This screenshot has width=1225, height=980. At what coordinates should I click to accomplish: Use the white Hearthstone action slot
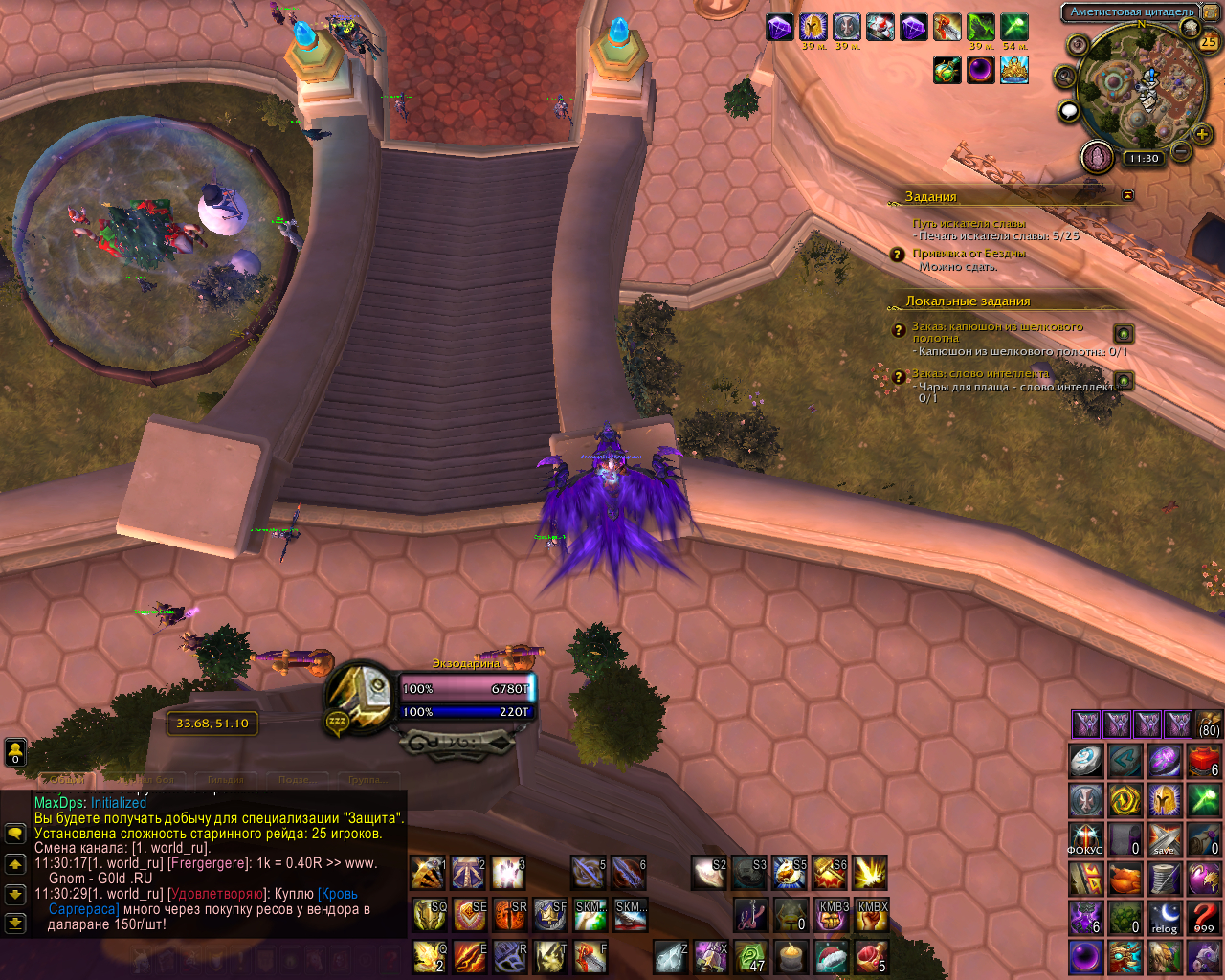click(x=1085, y=761)
